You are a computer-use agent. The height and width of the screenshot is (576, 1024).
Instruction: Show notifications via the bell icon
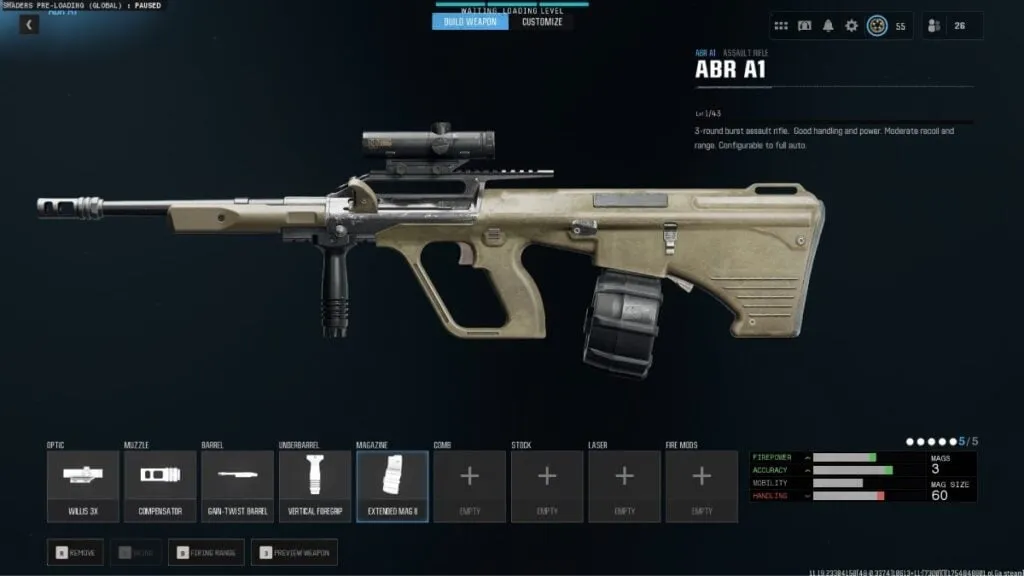point(828,26)
